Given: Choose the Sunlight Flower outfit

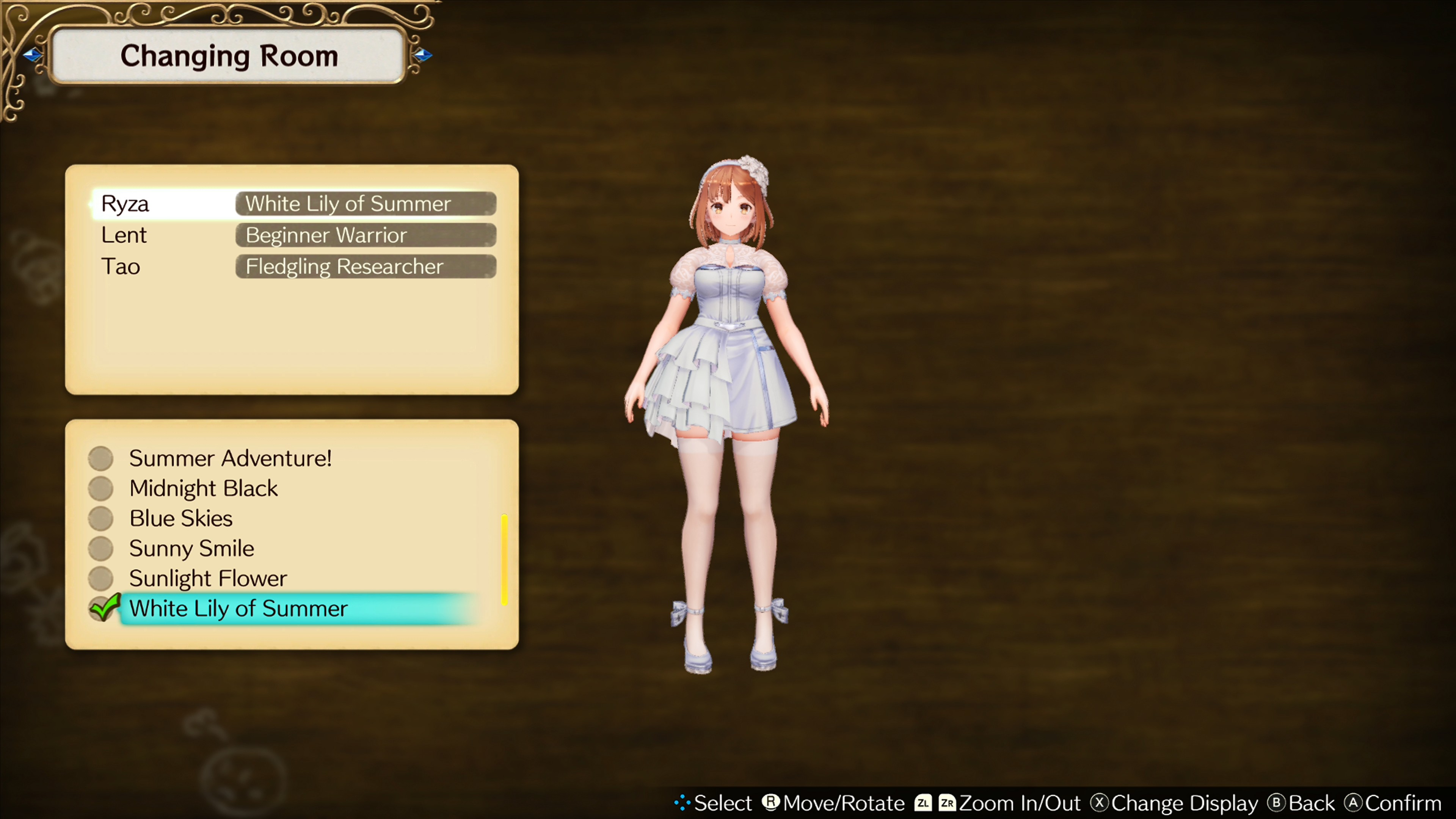Looking at the screenshot, I should (x=208, y=578).
